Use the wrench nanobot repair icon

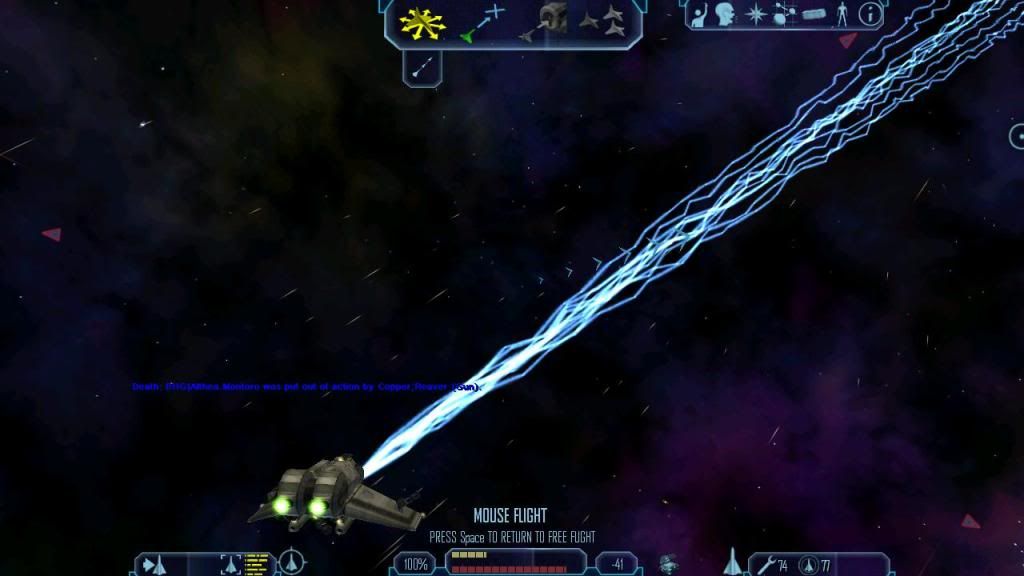(x=766, y=565)
